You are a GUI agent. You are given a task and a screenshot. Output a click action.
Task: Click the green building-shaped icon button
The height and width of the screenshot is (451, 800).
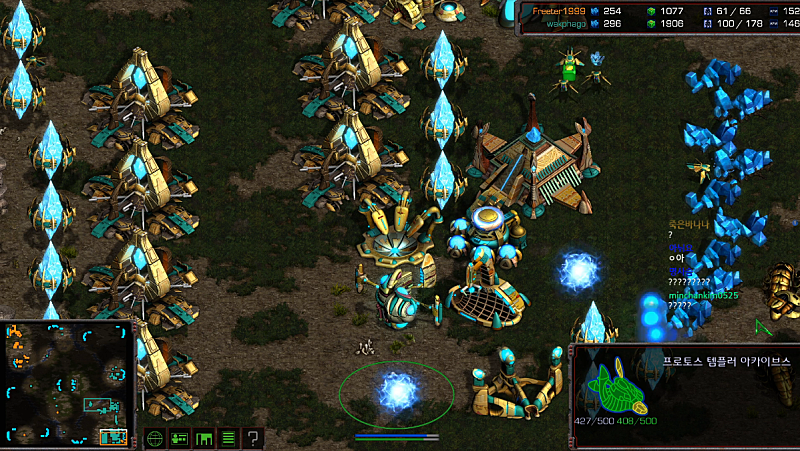click(204, 438)
